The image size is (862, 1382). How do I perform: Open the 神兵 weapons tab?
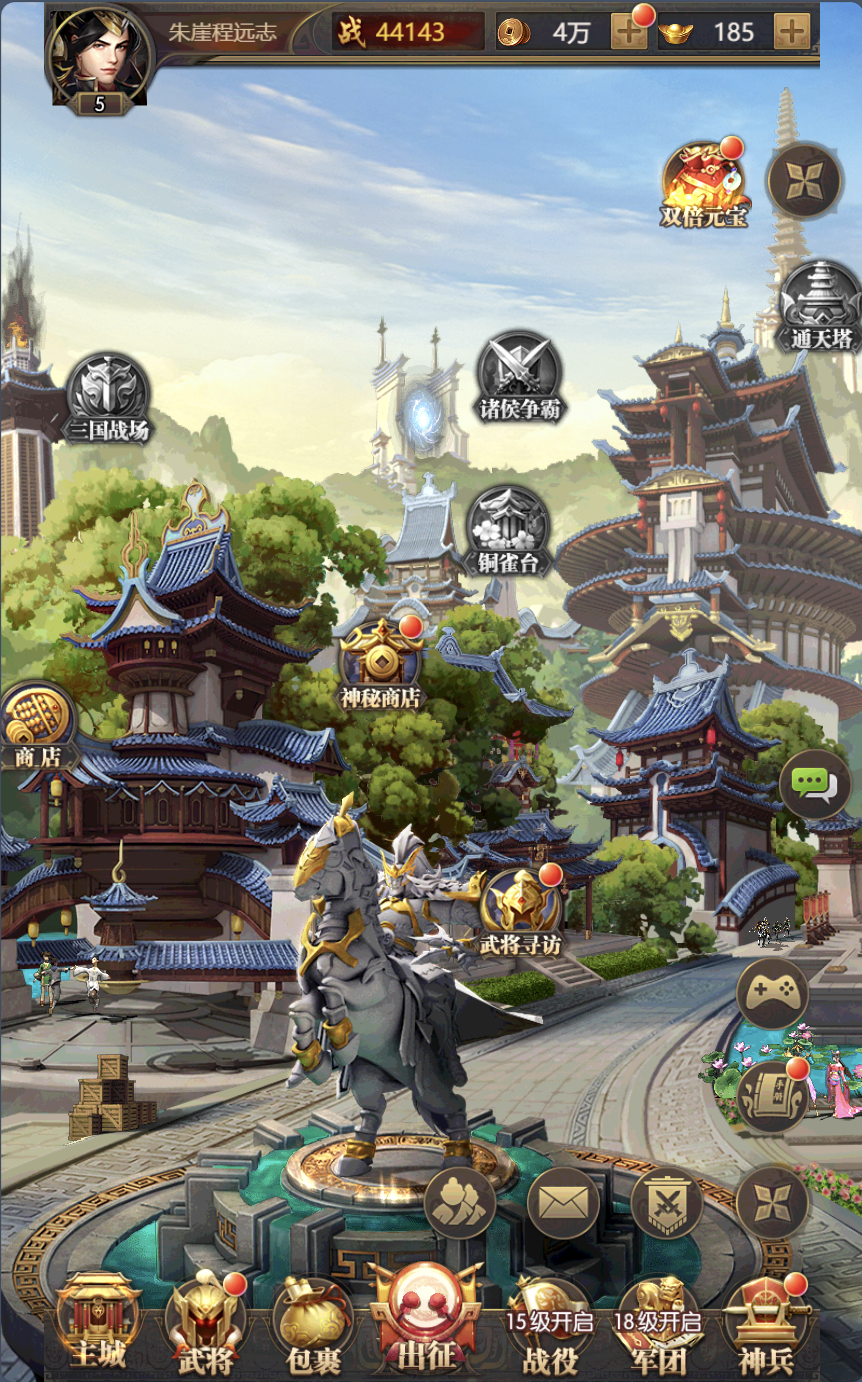click(765, 1322)
